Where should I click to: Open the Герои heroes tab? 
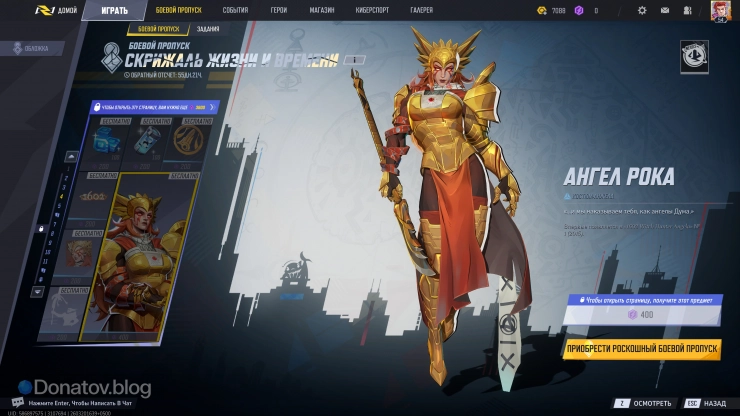coord(279,10)
